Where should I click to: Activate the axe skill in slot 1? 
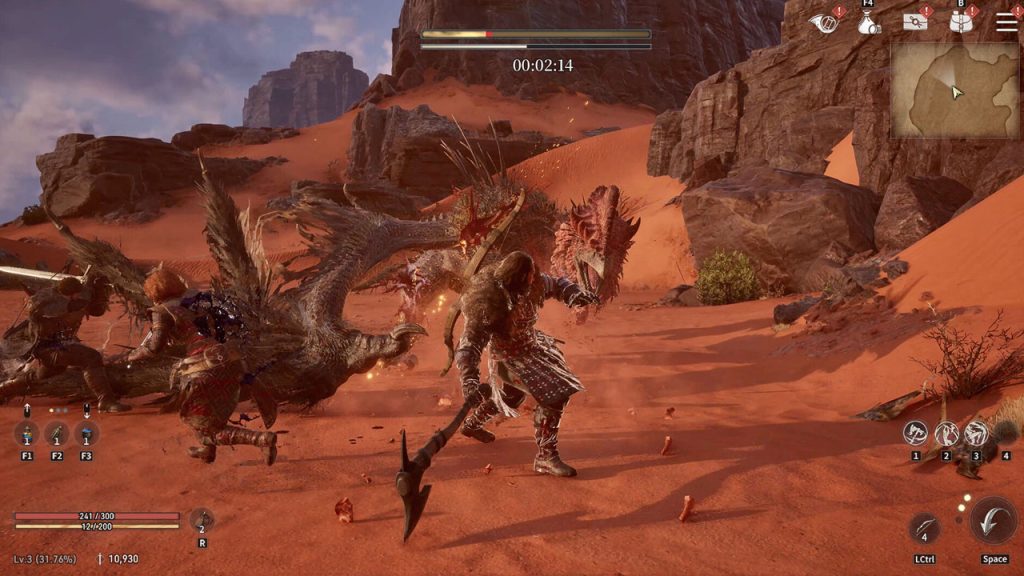(x=915, y=433)
